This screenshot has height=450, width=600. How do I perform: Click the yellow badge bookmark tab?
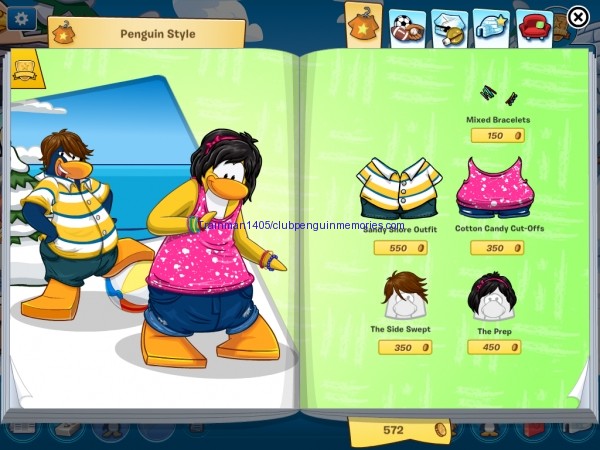point(24,70)
